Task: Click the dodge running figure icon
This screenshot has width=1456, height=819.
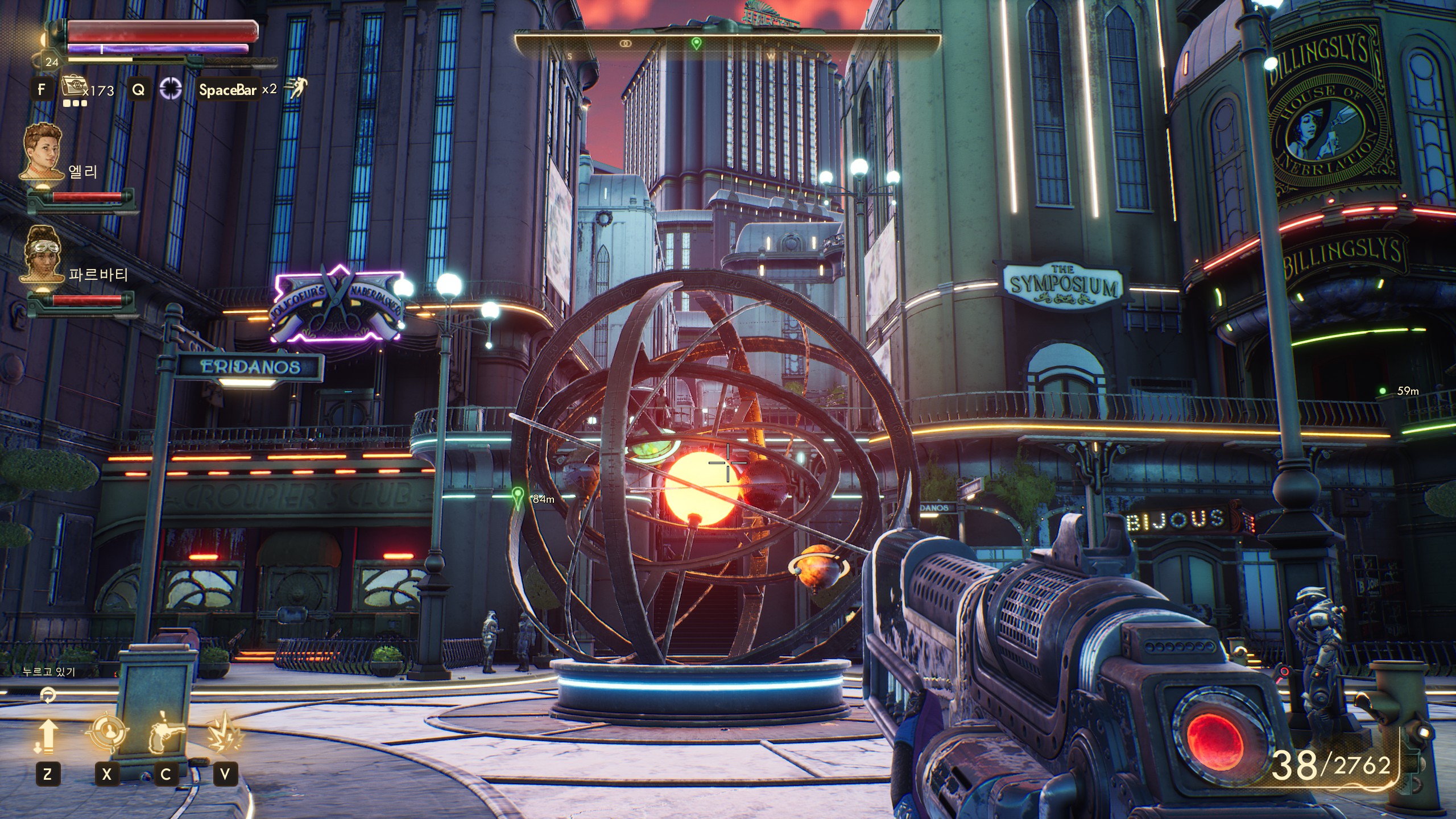Action: 296,88
